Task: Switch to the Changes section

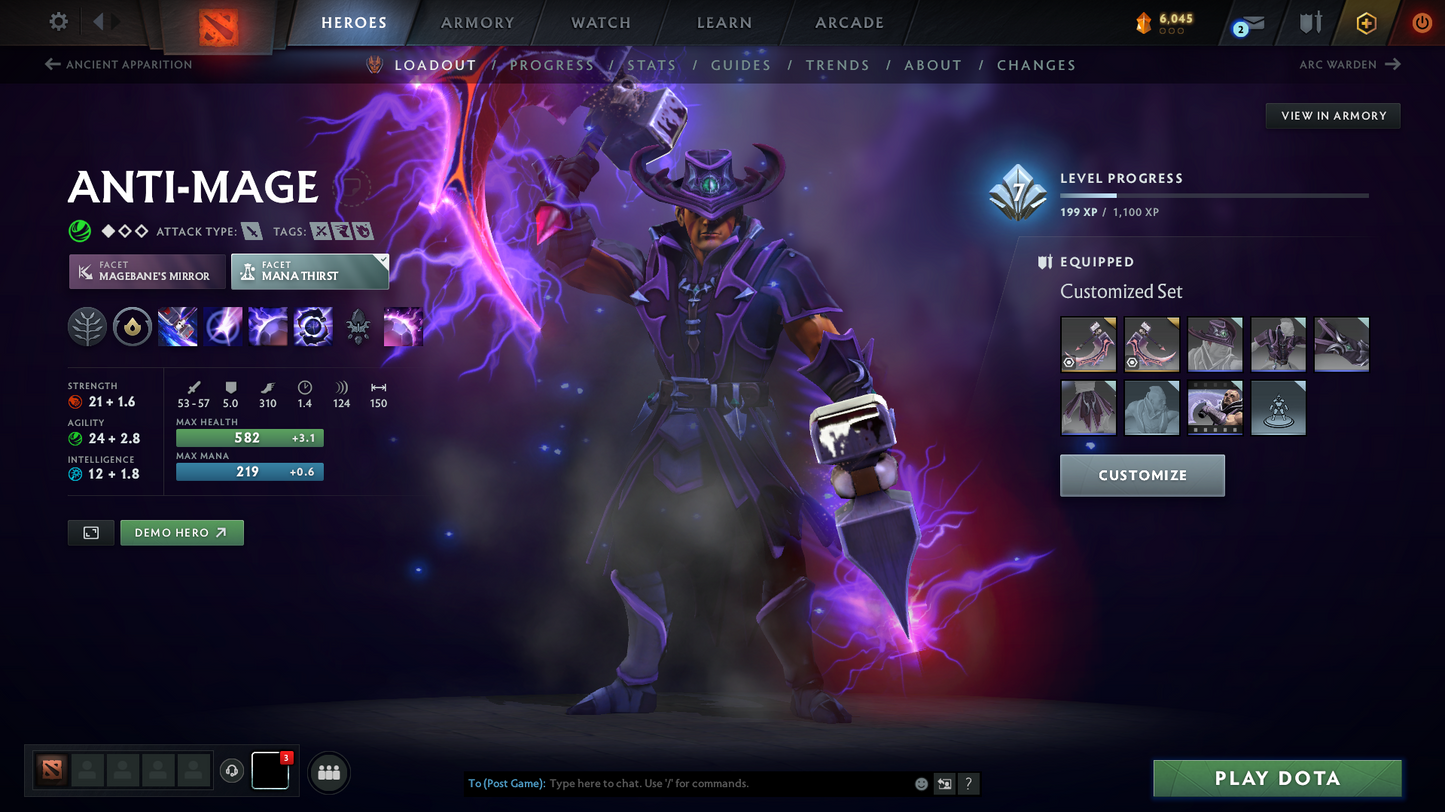Action: click(x=1036, y=65)
